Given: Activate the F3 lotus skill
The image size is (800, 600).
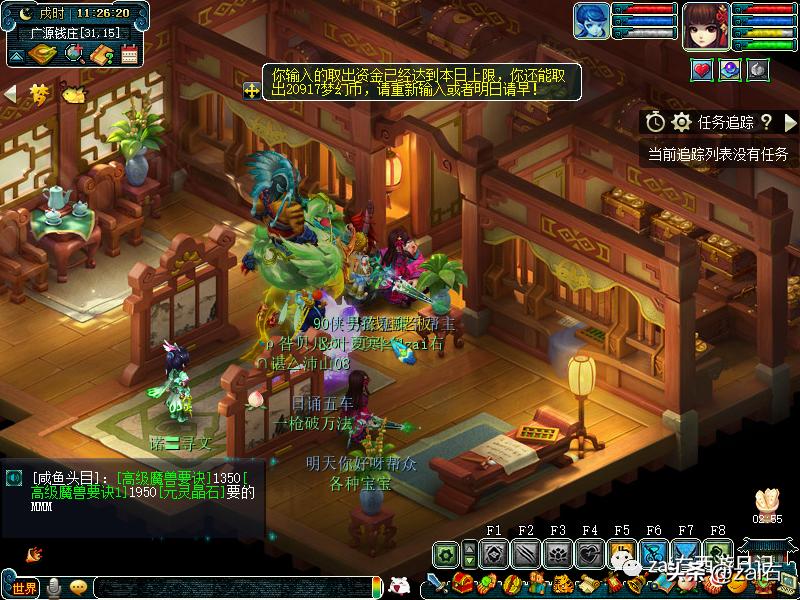Looking at the screenshot, I should coord(557,553).
